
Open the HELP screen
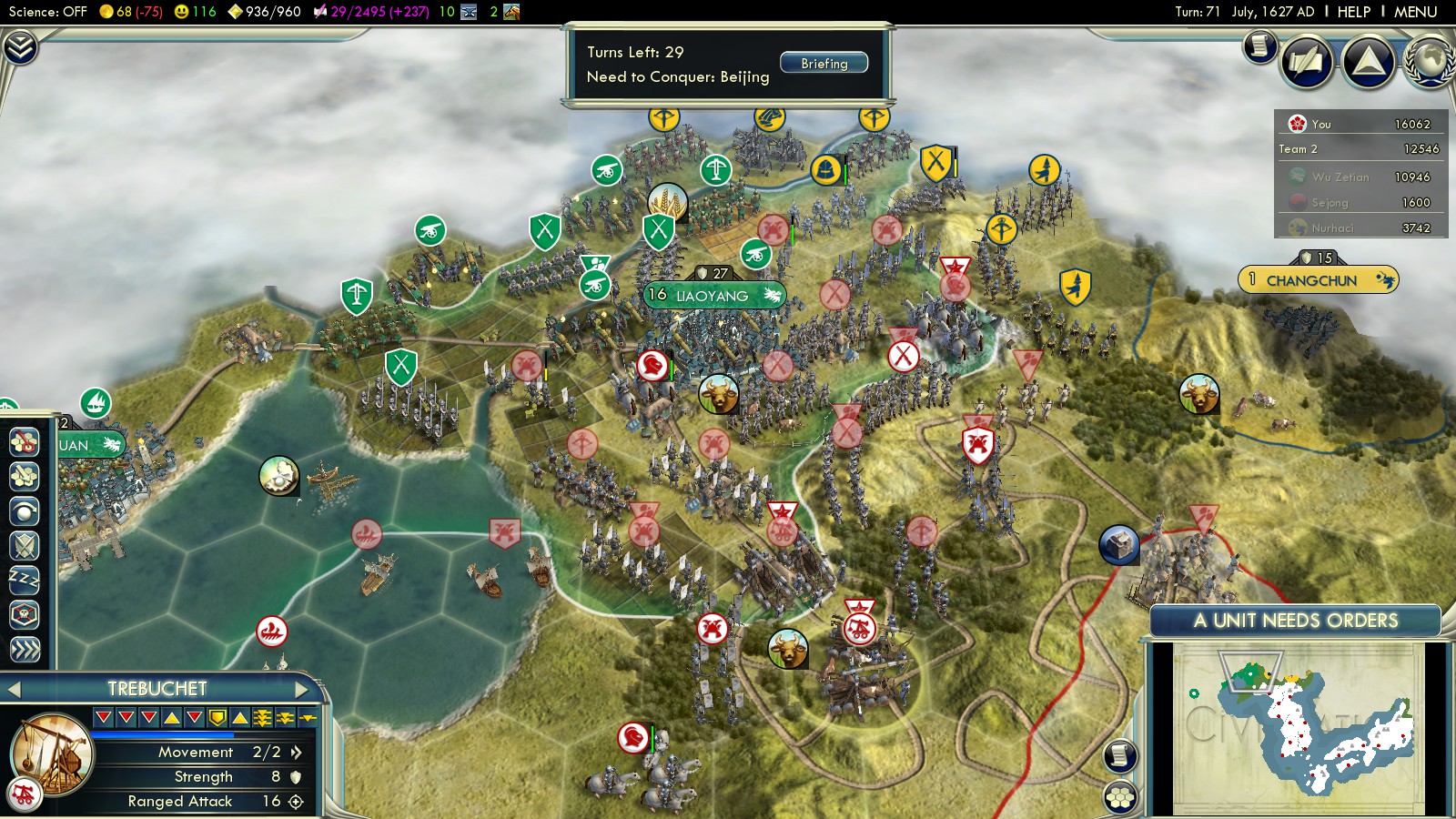coord(1353,12)
